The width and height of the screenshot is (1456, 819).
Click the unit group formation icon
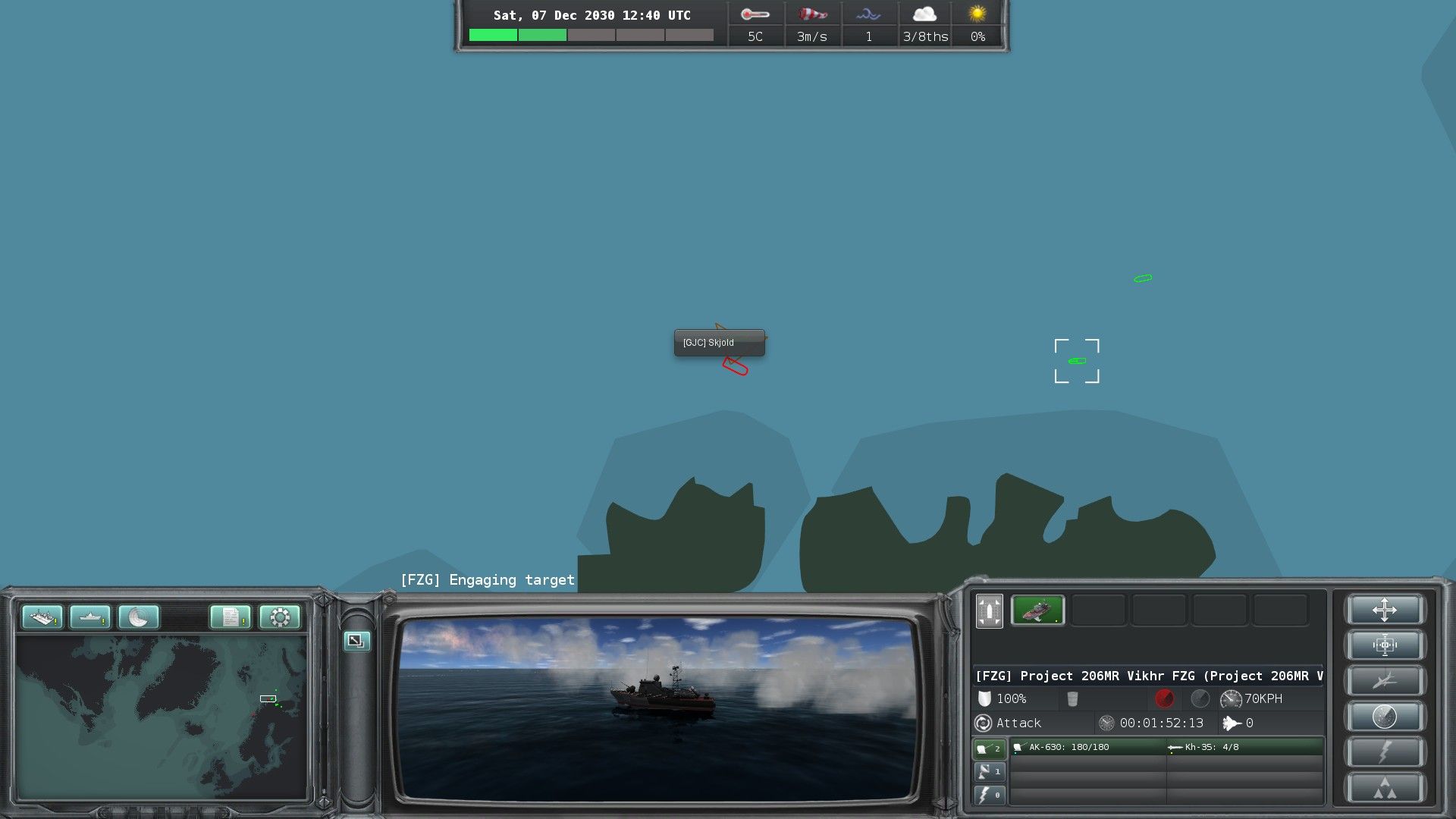(x=989, y=610)
